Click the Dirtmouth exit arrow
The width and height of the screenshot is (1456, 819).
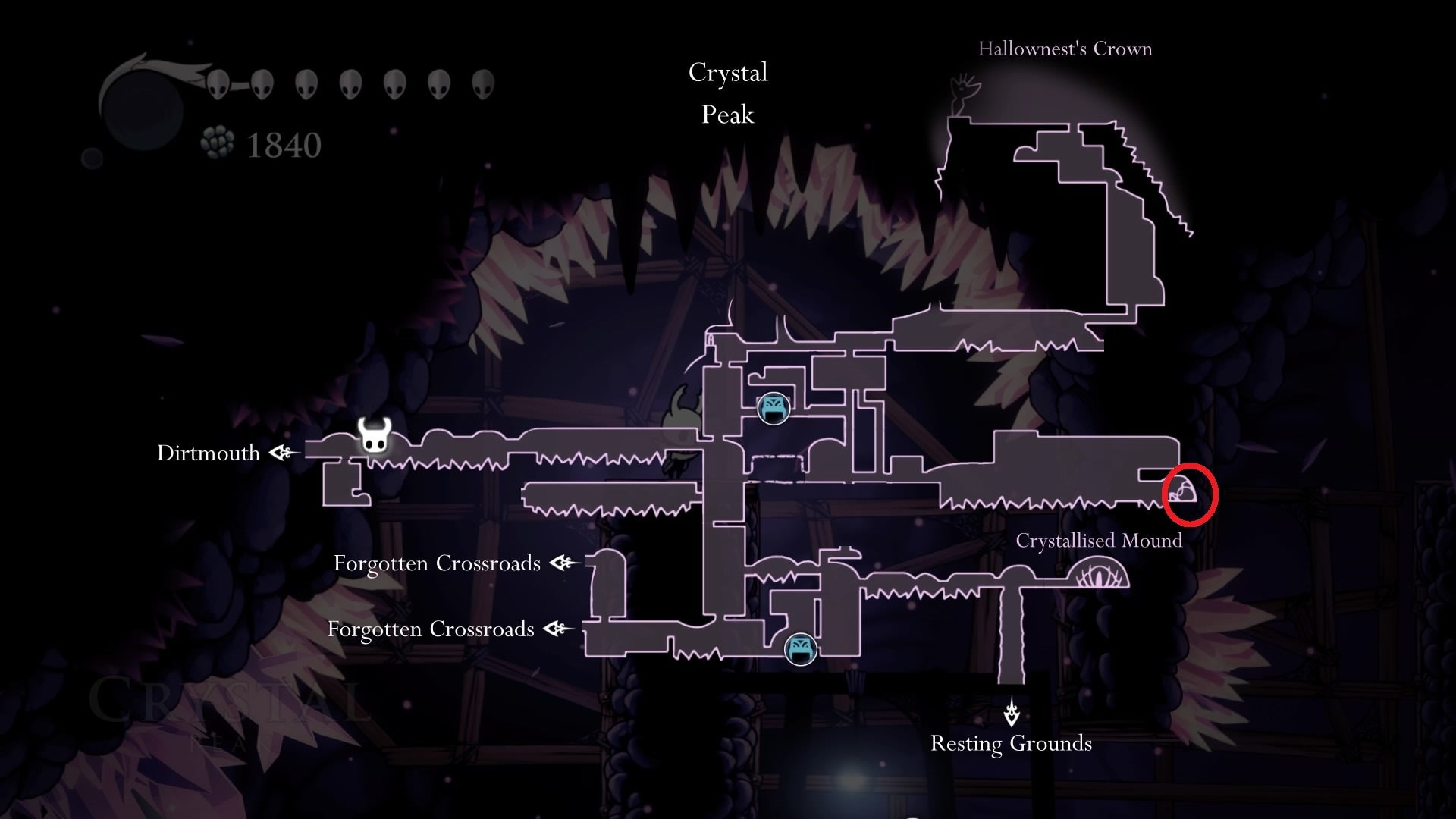click(x=284, y=453)
